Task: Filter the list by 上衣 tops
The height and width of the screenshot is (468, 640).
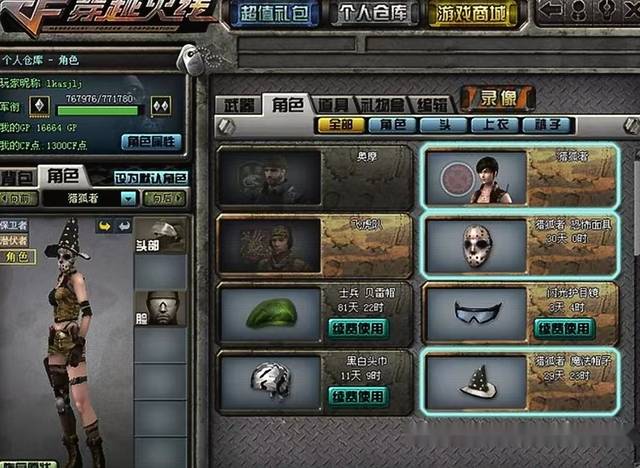Action: pos(495,126)
